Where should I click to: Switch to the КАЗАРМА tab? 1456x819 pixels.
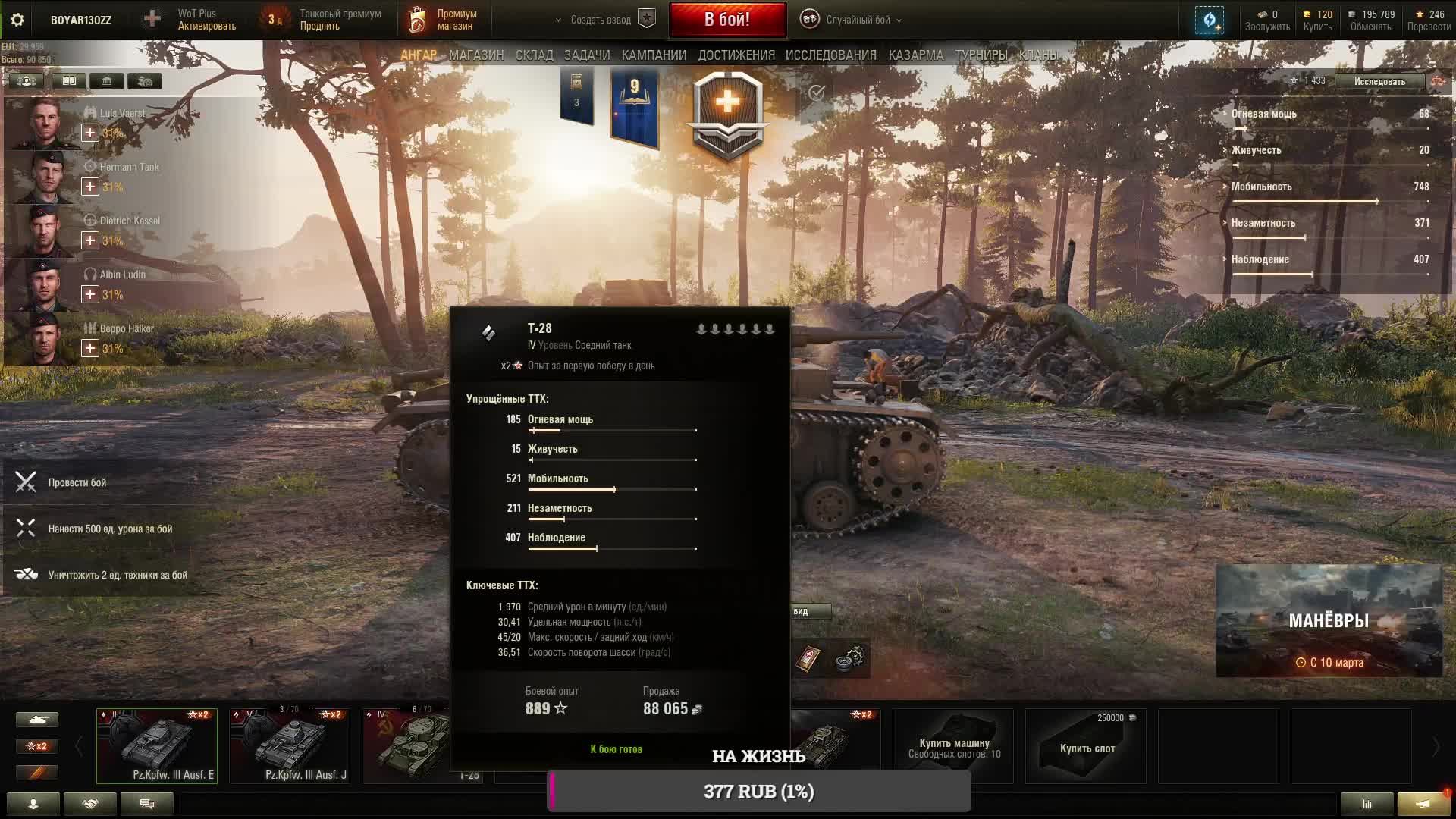[915, 55]
